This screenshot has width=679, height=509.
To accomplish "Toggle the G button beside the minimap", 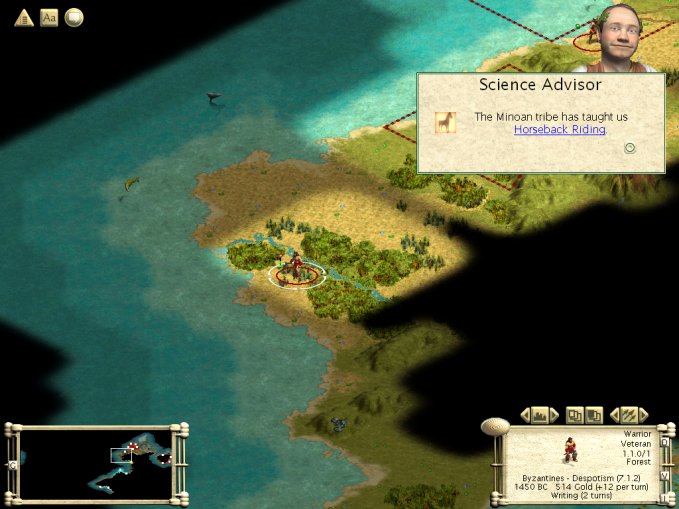I will [x=13, y=465].
